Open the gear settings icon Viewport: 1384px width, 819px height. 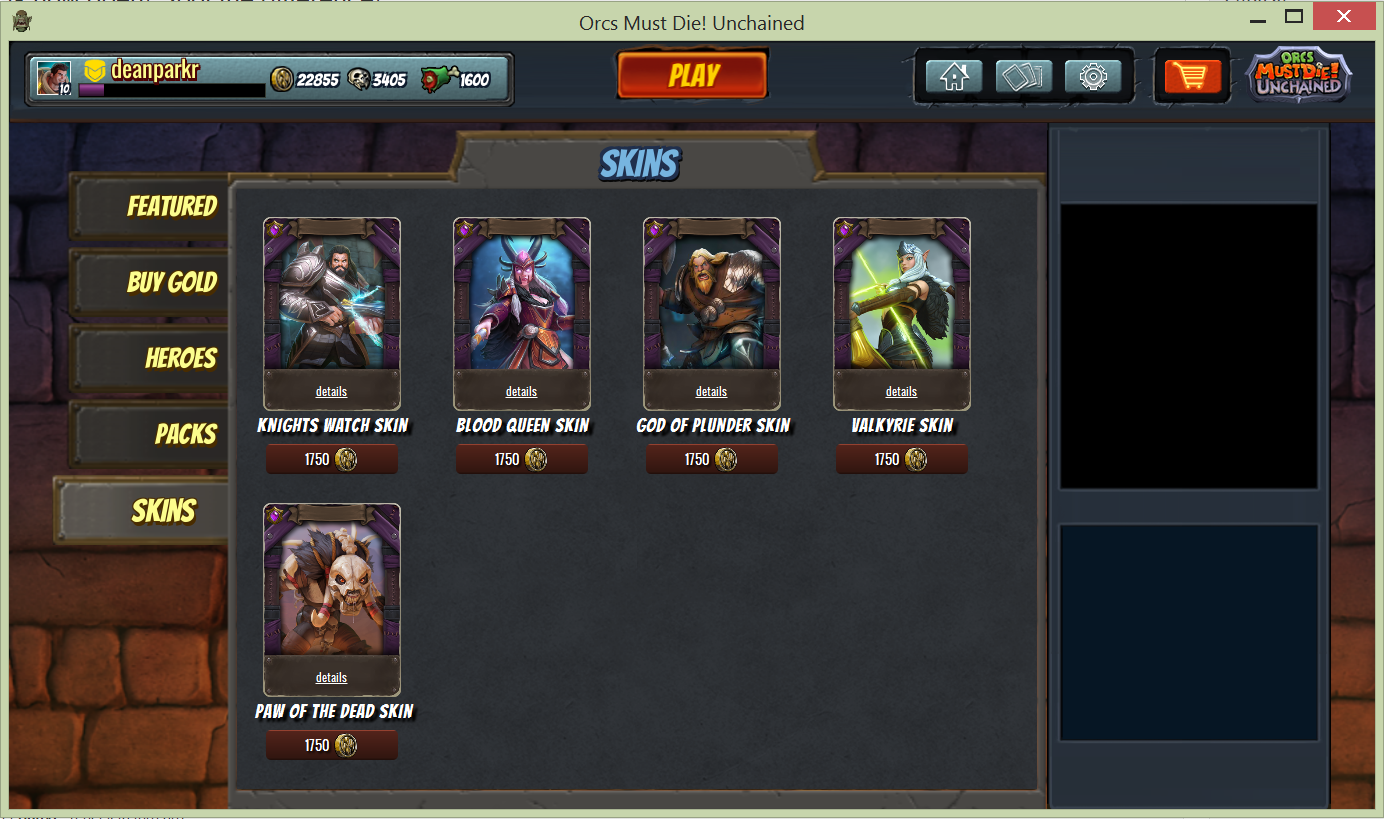(1093, 77)
